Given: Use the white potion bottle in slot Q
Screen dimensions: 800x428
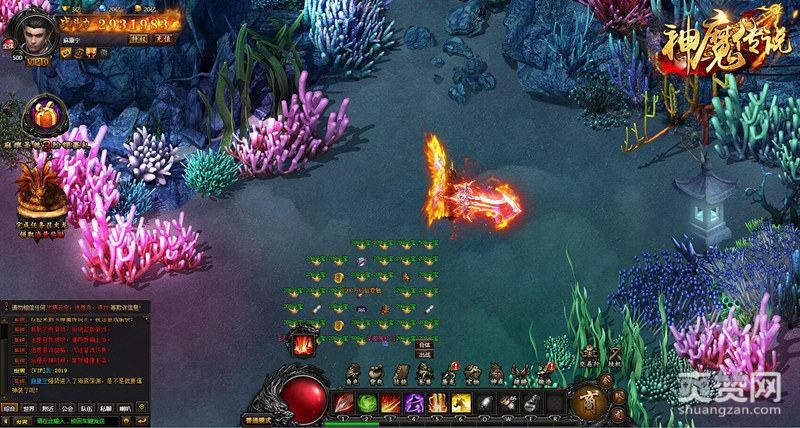Looking at the screenshot, I should point(484,404).
